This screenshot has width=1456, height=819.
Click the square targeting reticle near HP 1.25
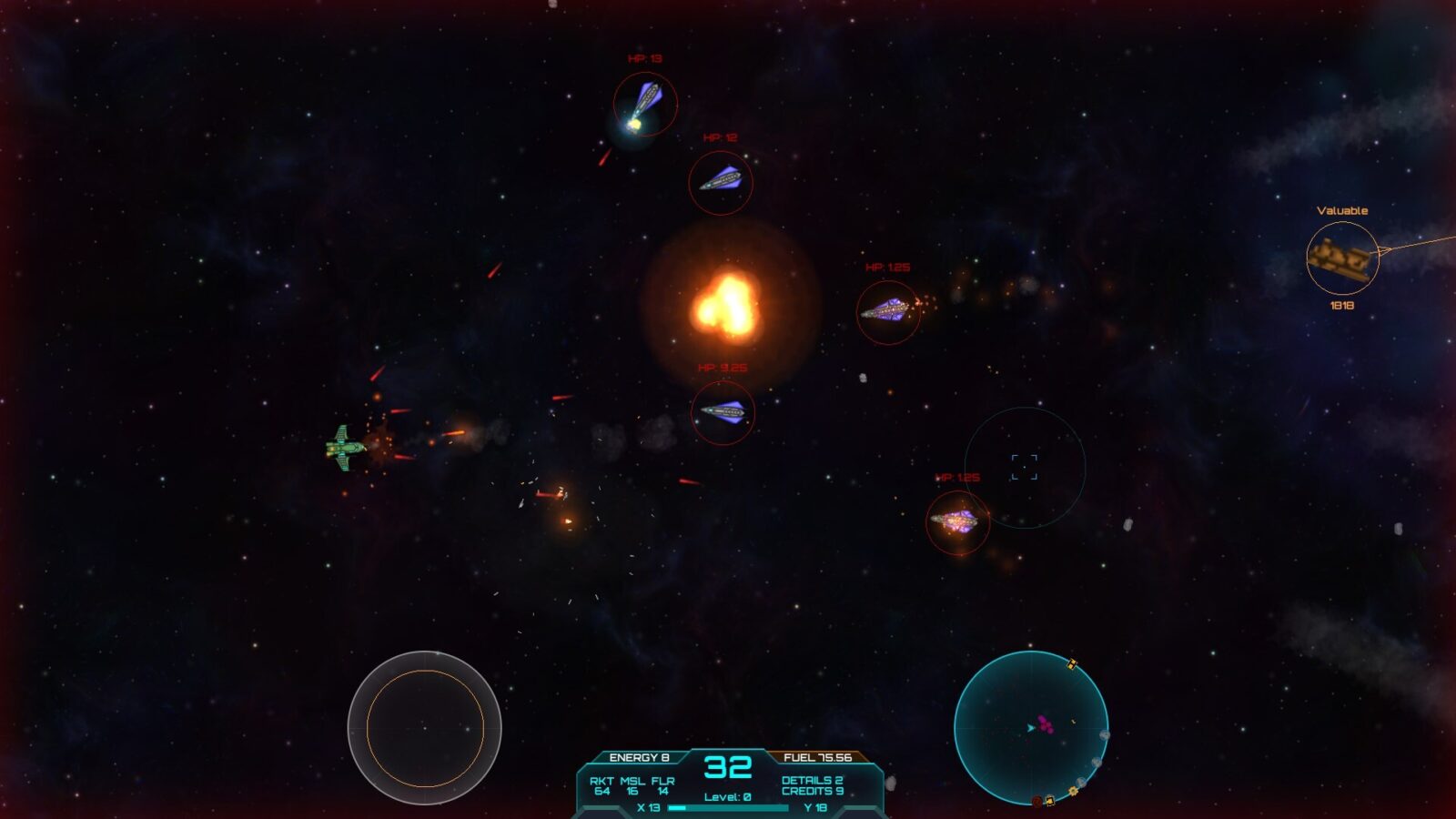pos(1025,465)
